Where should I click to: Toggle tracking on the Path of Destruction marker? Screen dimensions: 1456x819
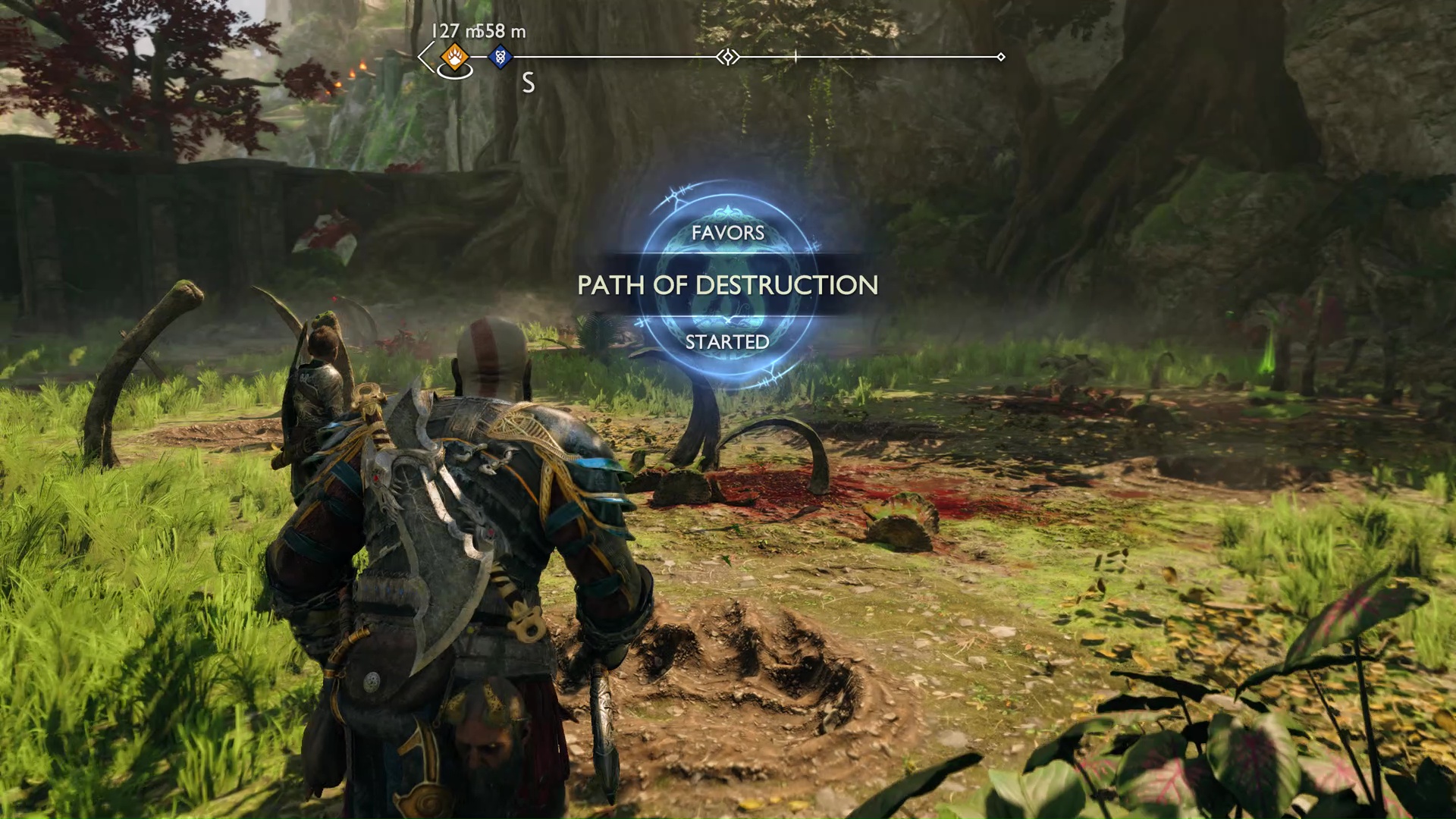pyautogui.click(x=728, y=286)
